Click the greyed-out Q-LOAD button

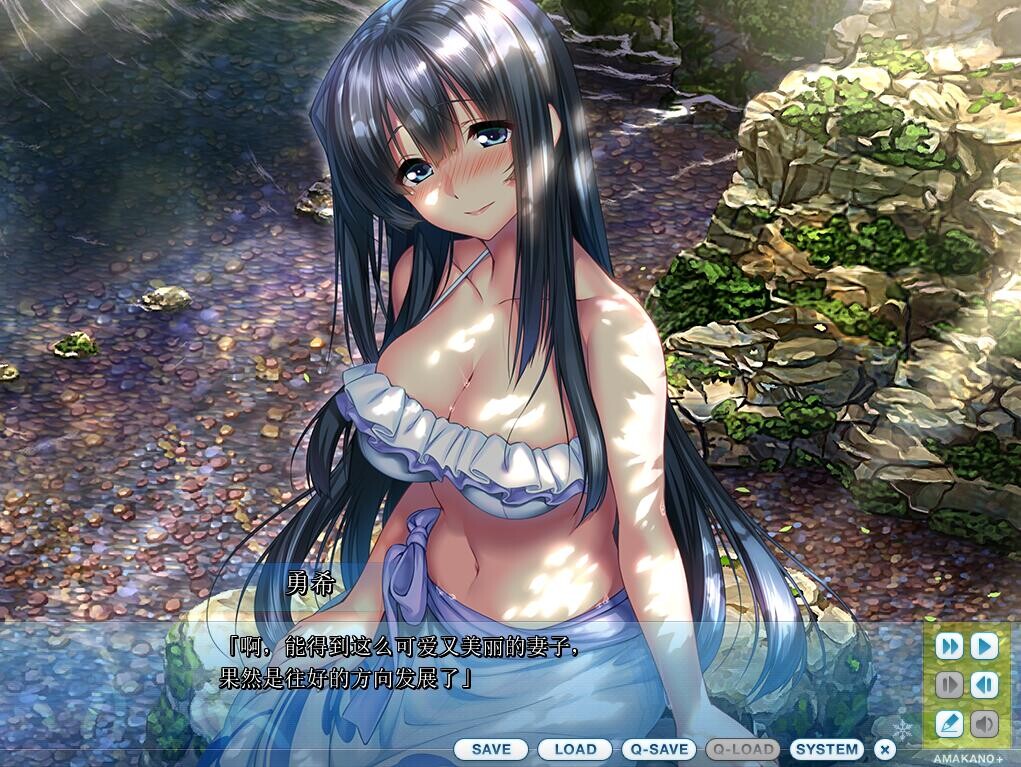coord(743,749)
